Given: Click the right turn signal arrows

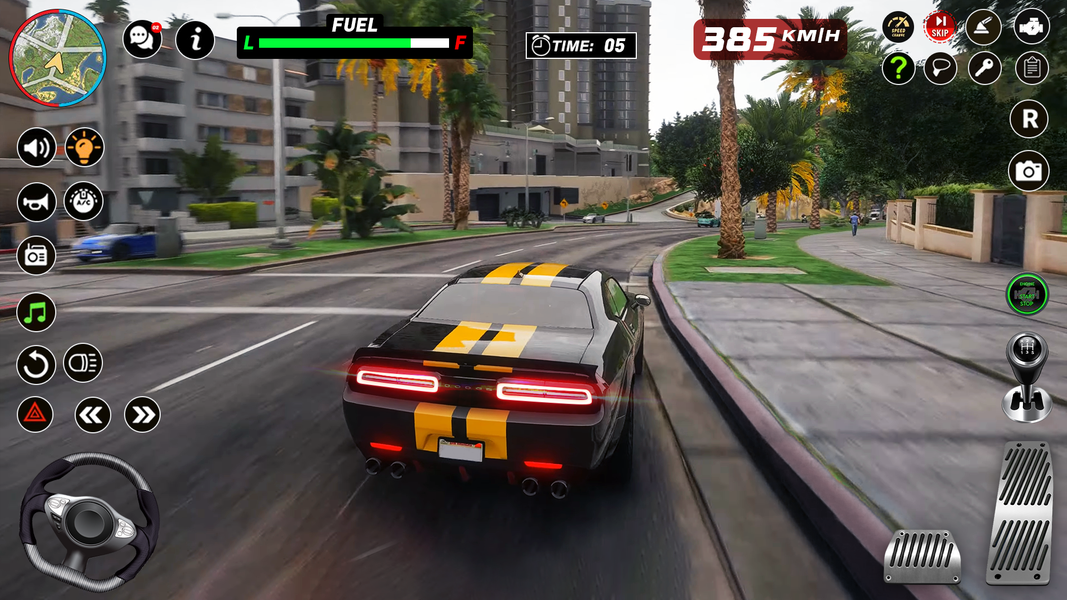Looking at the screenshot, I should (142, 414).
